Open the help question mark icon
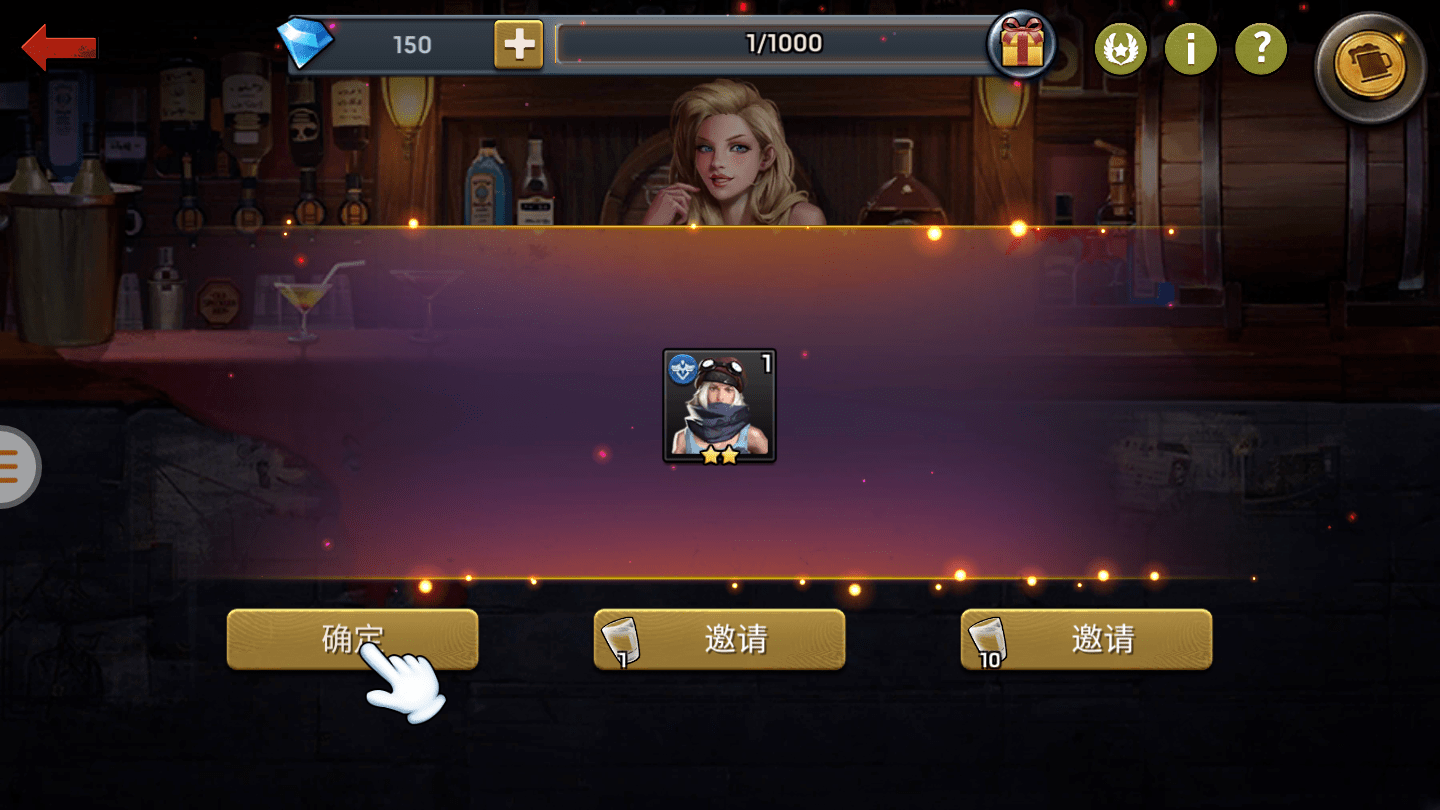The width and height of the screenshot is (1440, 810). tap(1261, 48)
